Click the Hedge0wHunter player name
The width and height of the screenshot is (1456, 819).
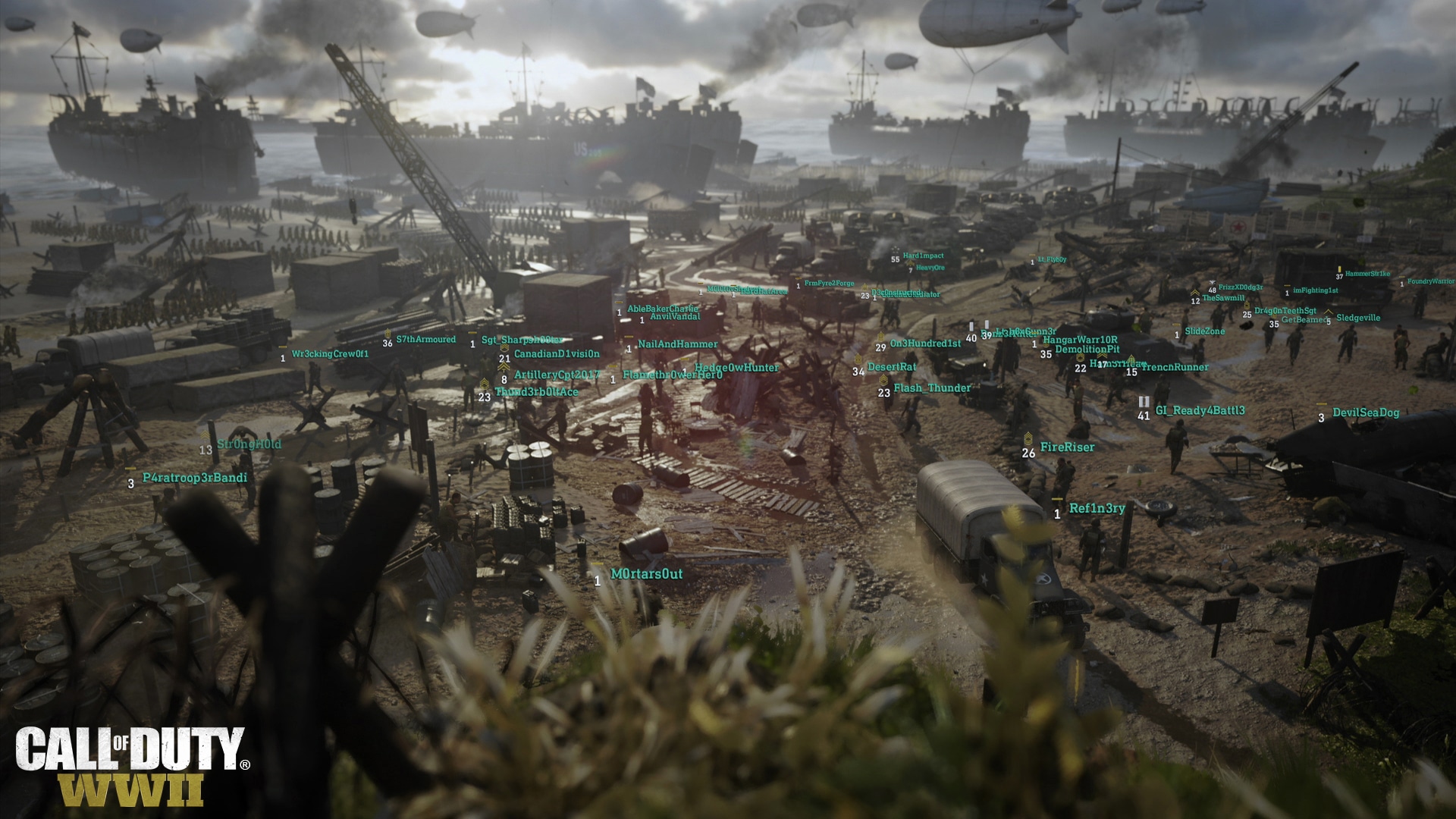pyautogui.click(x=737, y=366)
